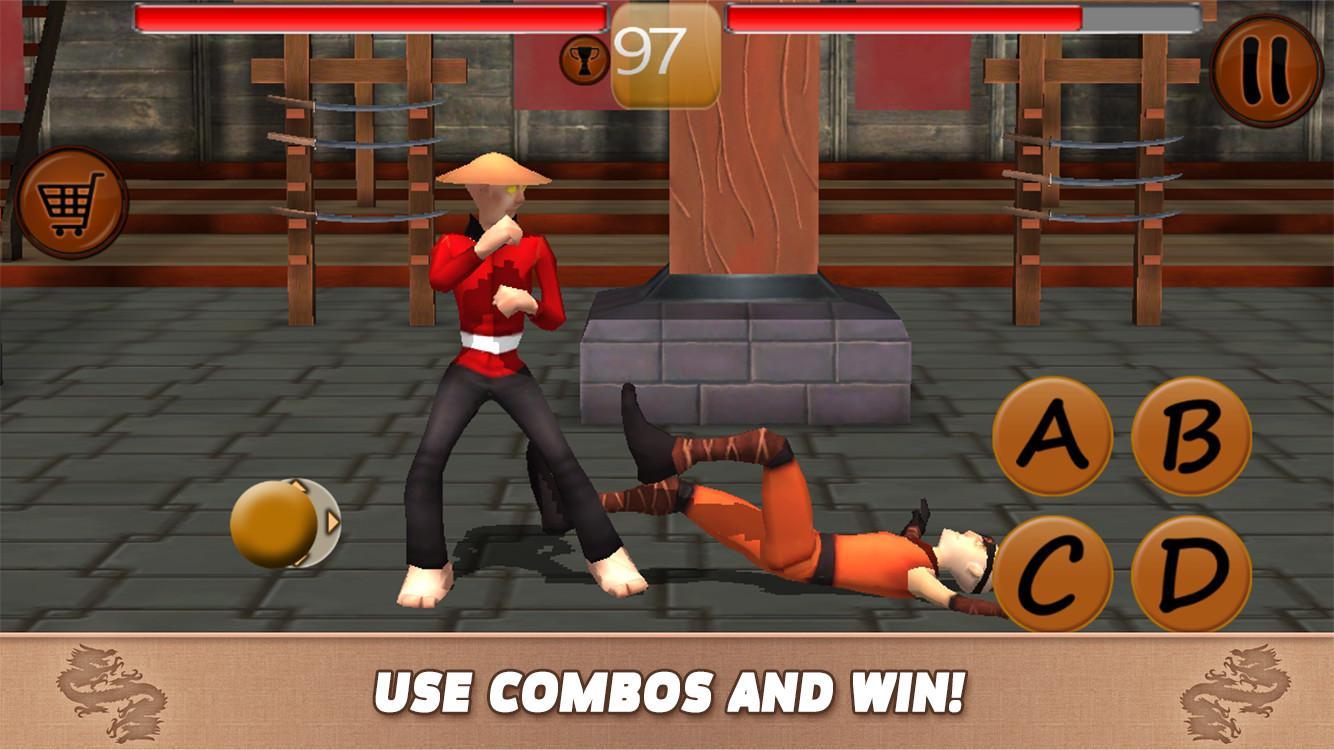The image size is (1334, 750).
Task: Tap the orange joystick knob
Action: (273, 522)
